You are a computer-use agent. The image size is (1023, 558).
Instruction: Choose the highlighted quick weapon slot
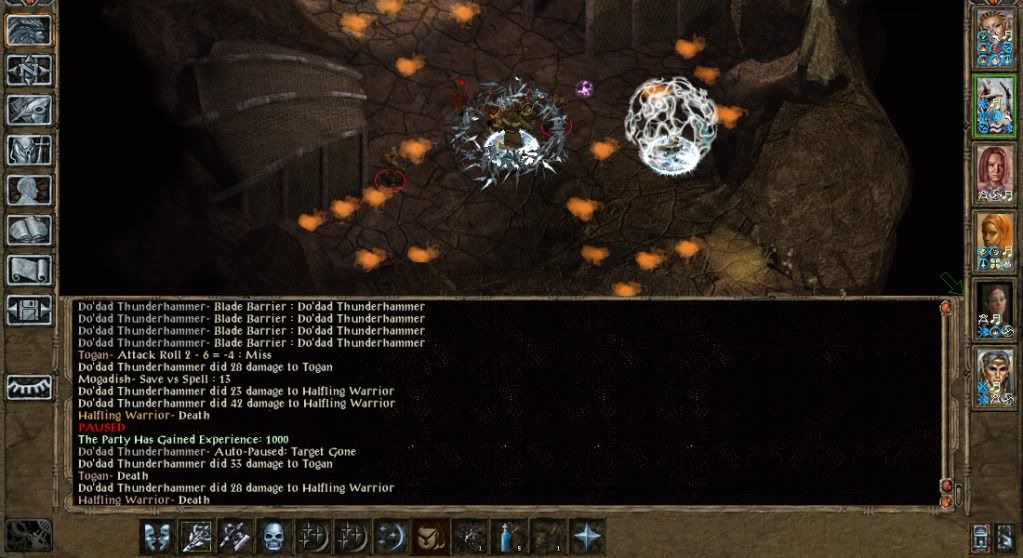click(x=195, y=535)
